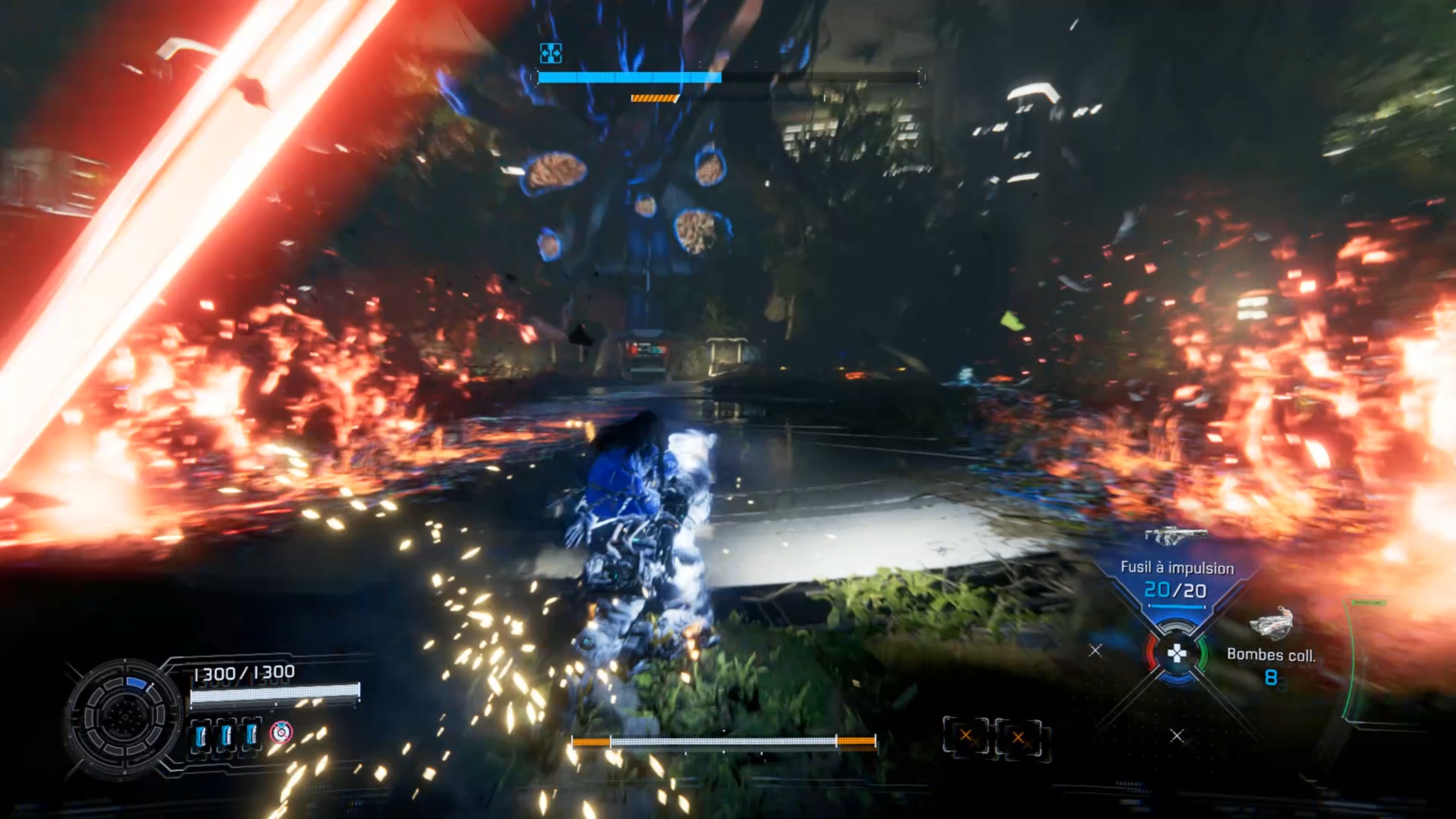Viewport: 1456px width, 819px height.
Task: Select the crossed-out red ring status icon
Action: 281,732
